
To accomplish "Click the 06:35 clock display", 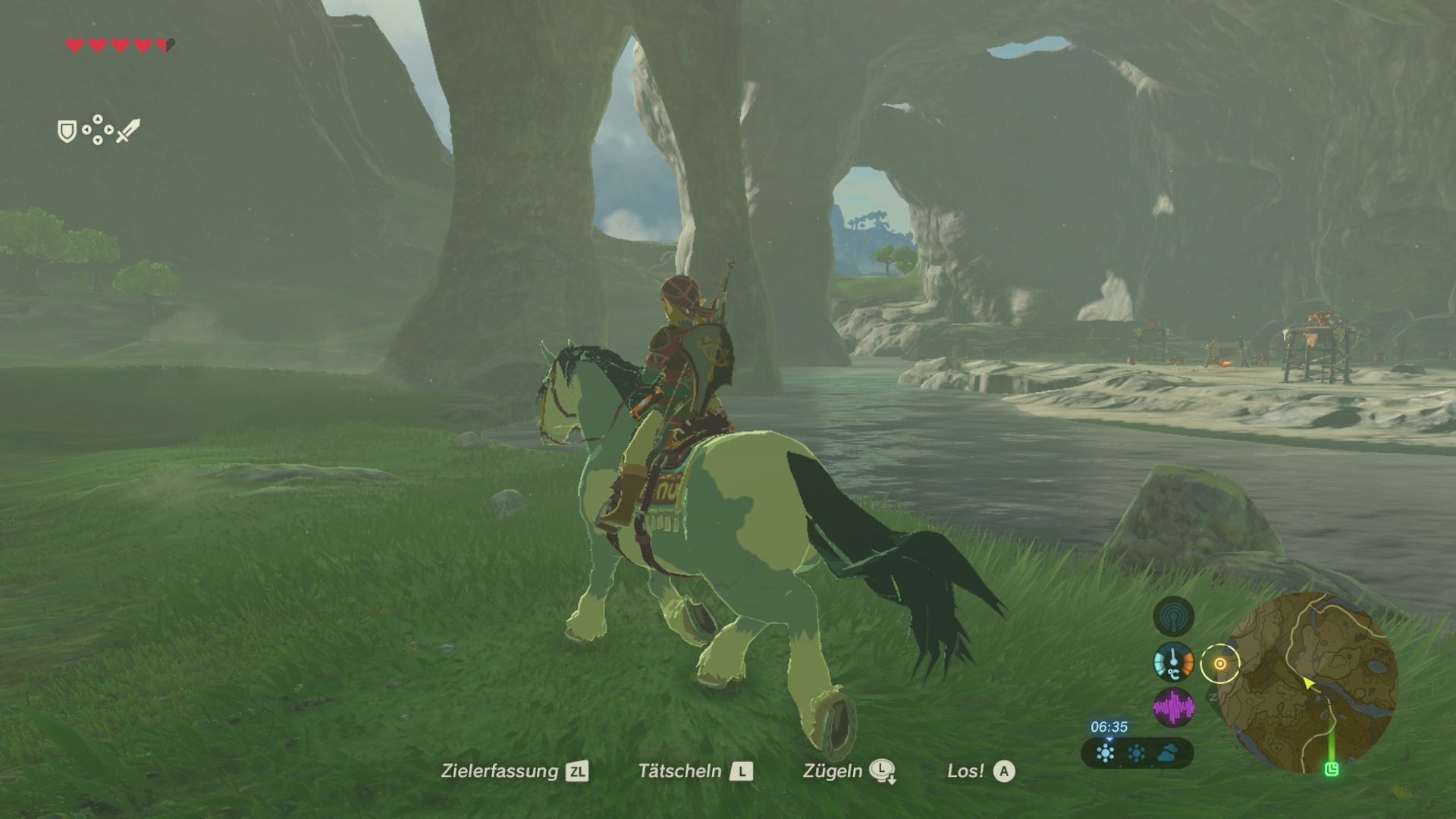I will click(x=1109, y=726).
